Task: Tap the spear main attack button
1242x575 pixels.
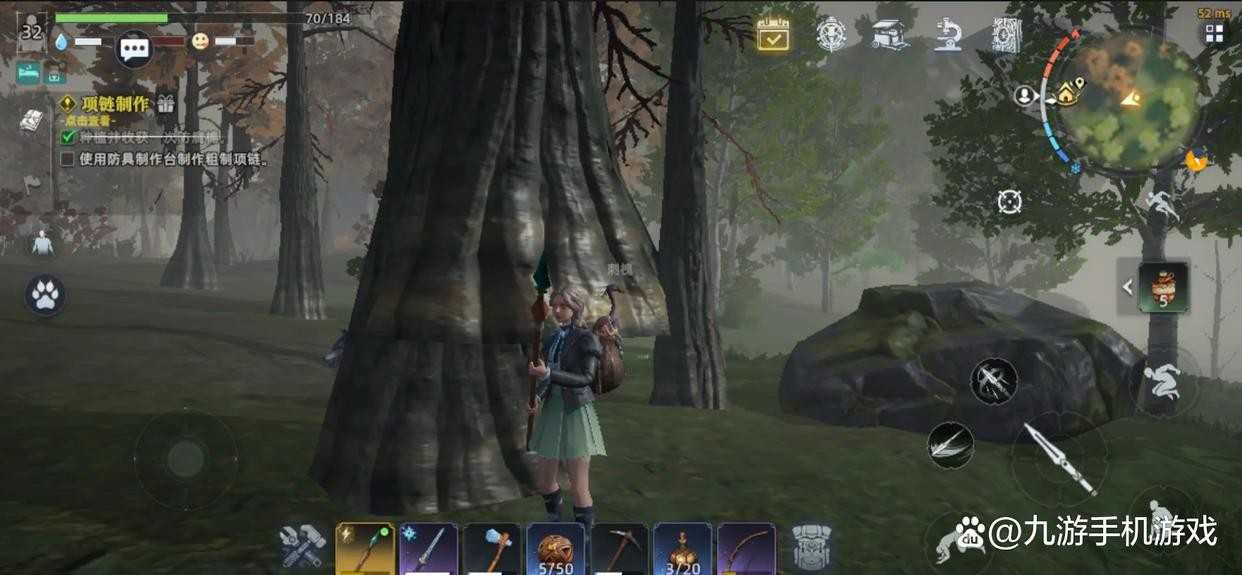Action: pyautogui.click(x=1059, y=458)
